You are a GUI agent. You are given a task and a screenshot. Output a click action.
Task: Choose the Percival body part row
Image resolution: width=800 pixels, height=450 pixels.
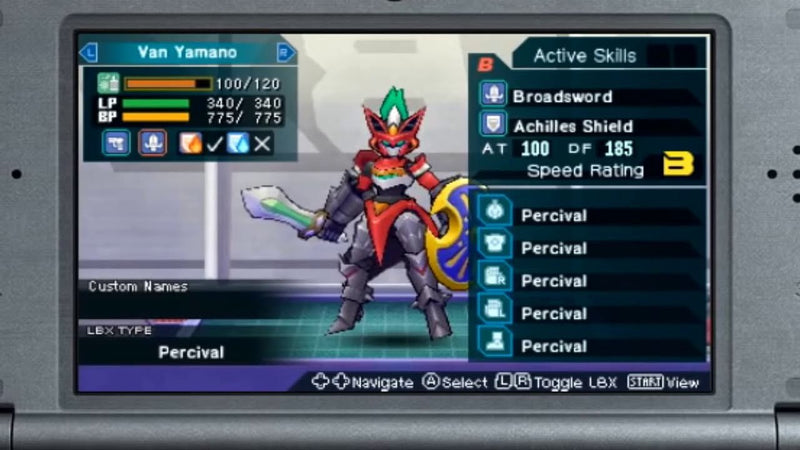(554, 248)
